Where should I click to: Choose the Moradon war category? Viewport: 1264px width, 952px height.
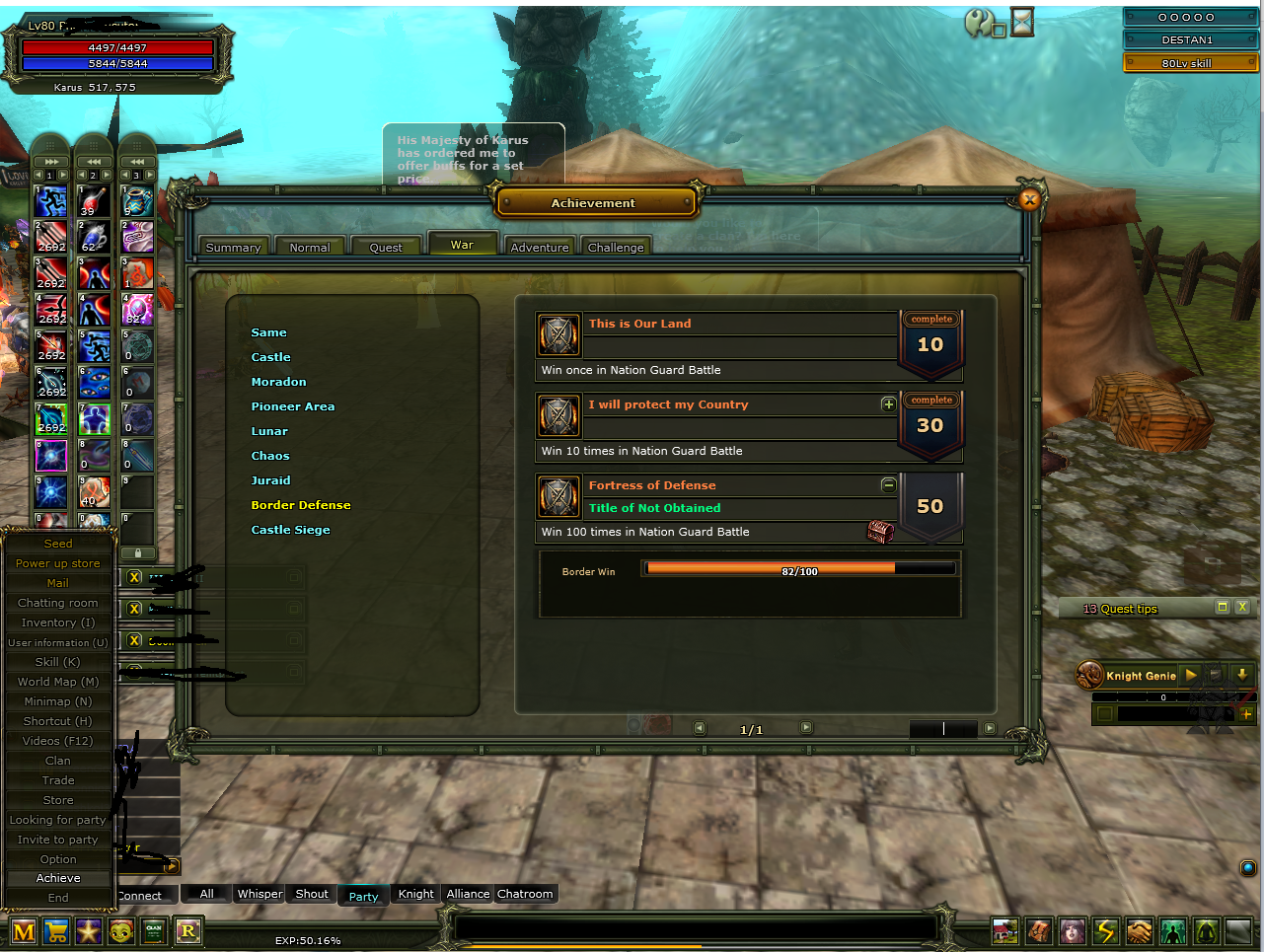tap(278, 382)
